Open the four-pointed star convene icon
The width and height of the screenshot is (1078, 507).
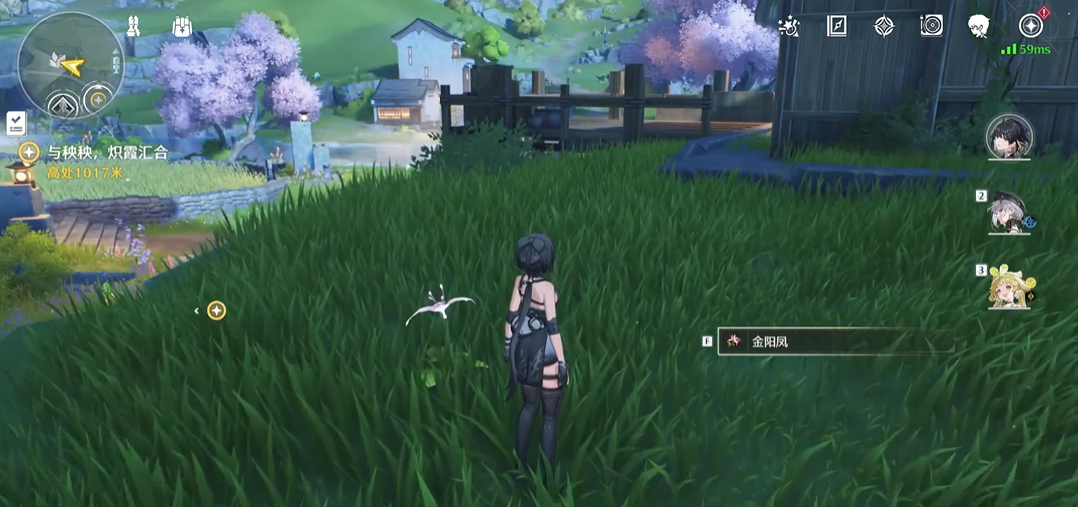tap(884, 27)
